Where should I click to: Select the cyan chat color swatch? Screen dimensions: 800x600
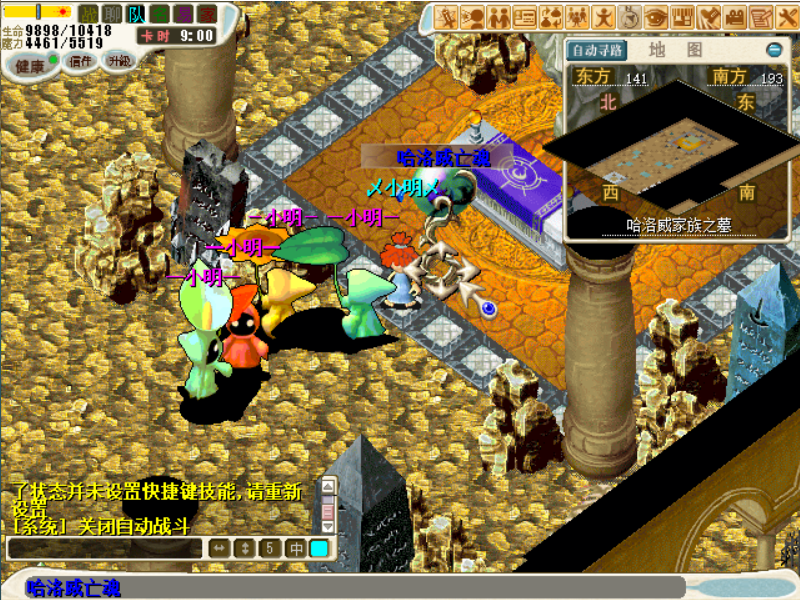coord(319,548)
